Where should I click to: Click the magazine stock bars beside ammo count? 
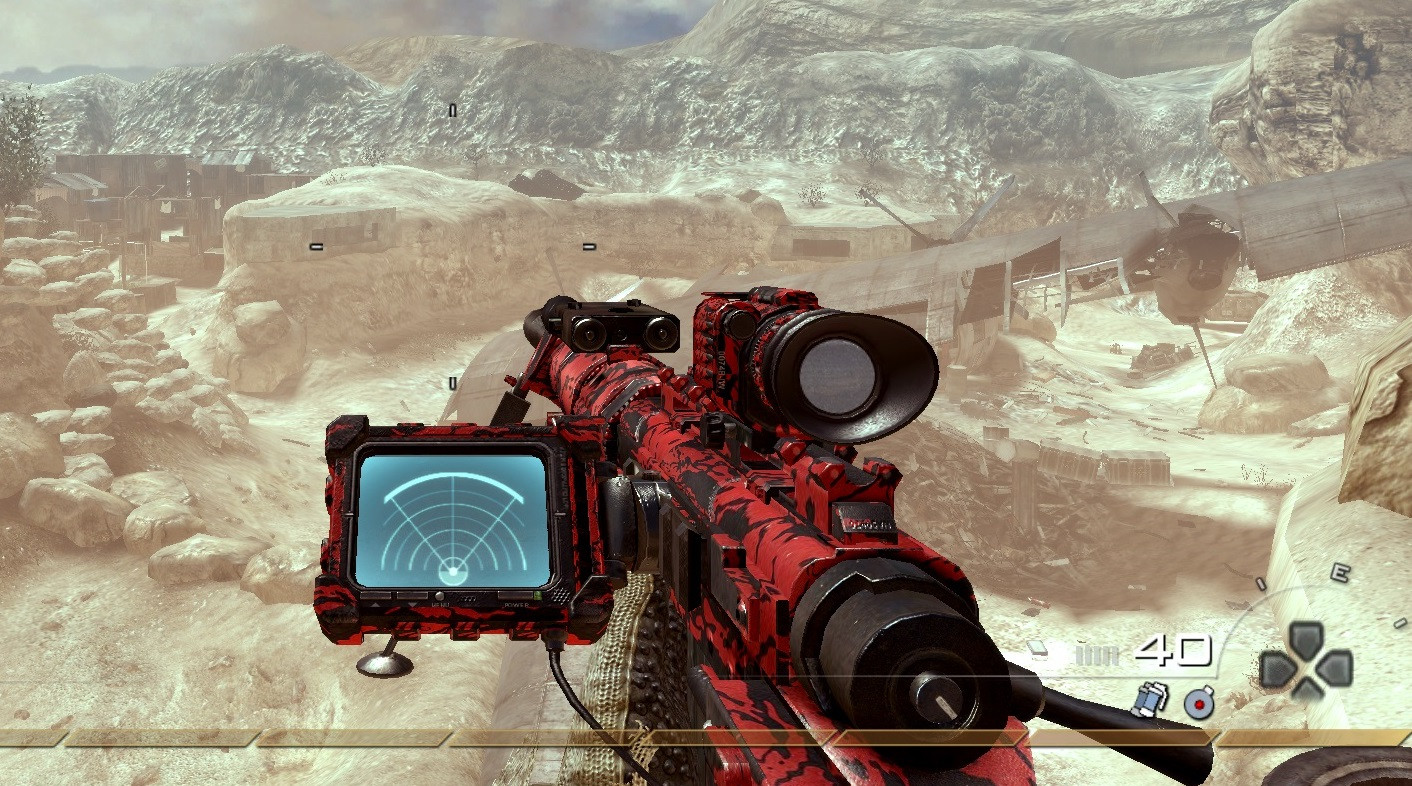(1098, 653)
